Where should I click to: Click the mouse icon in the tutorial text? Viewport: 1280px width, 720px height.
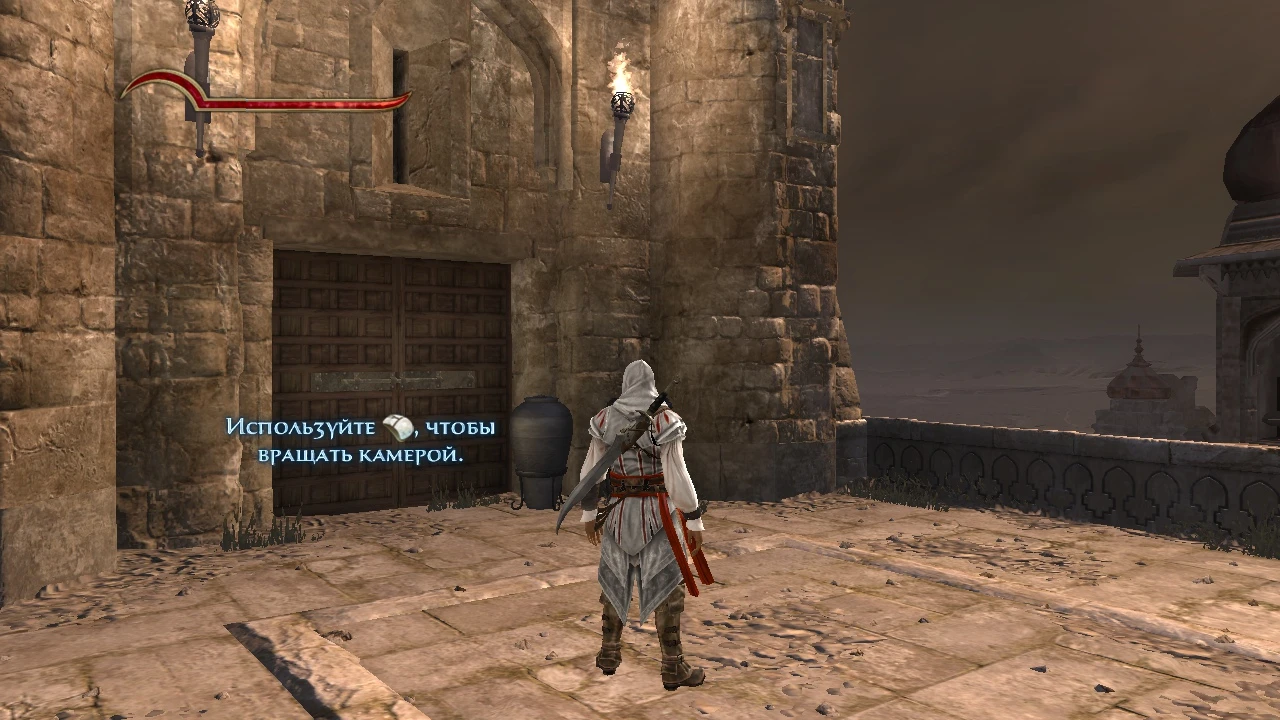point(398,425)
